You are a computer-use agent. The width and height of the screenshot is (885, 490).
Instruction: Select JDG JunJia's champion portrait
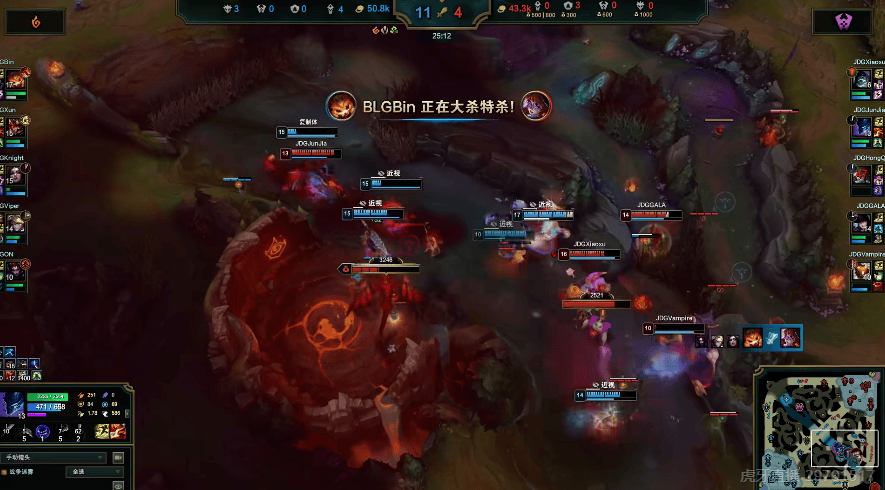click(x=863, y=129)
